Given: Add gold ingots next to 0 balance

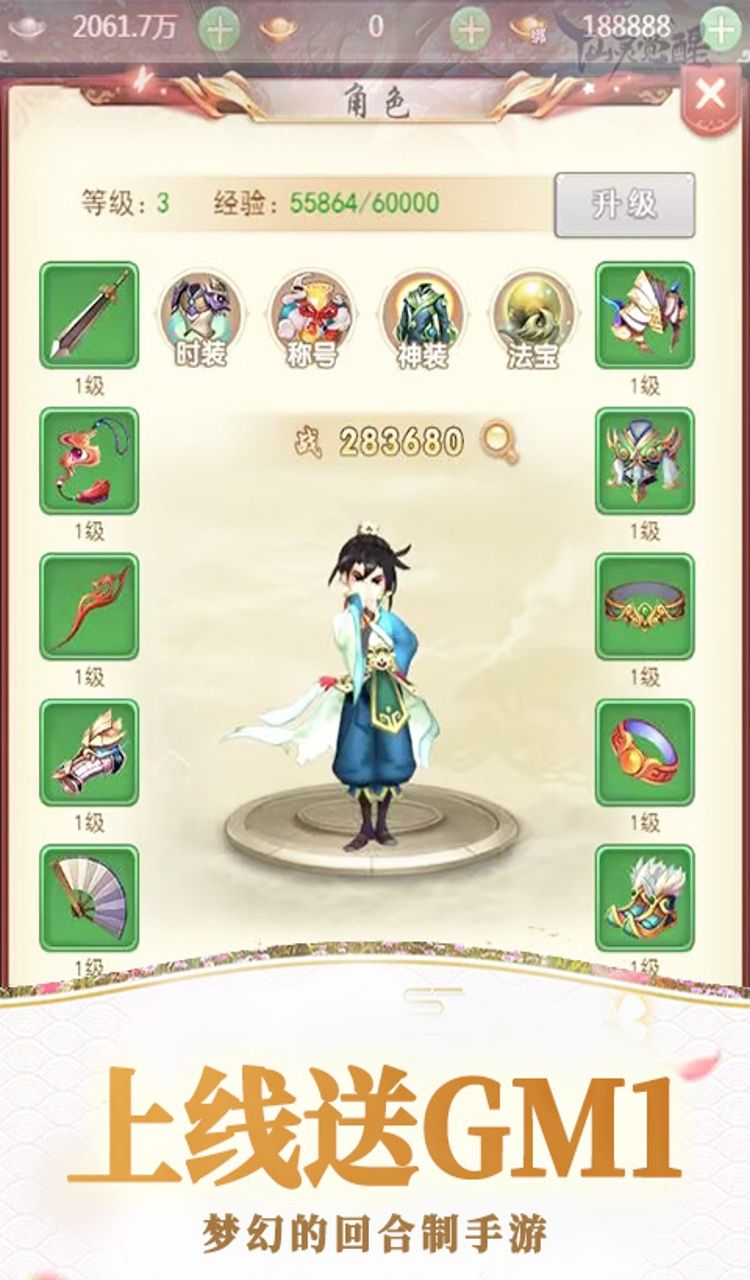Looking at the screenshot, I should pos(470,27).
